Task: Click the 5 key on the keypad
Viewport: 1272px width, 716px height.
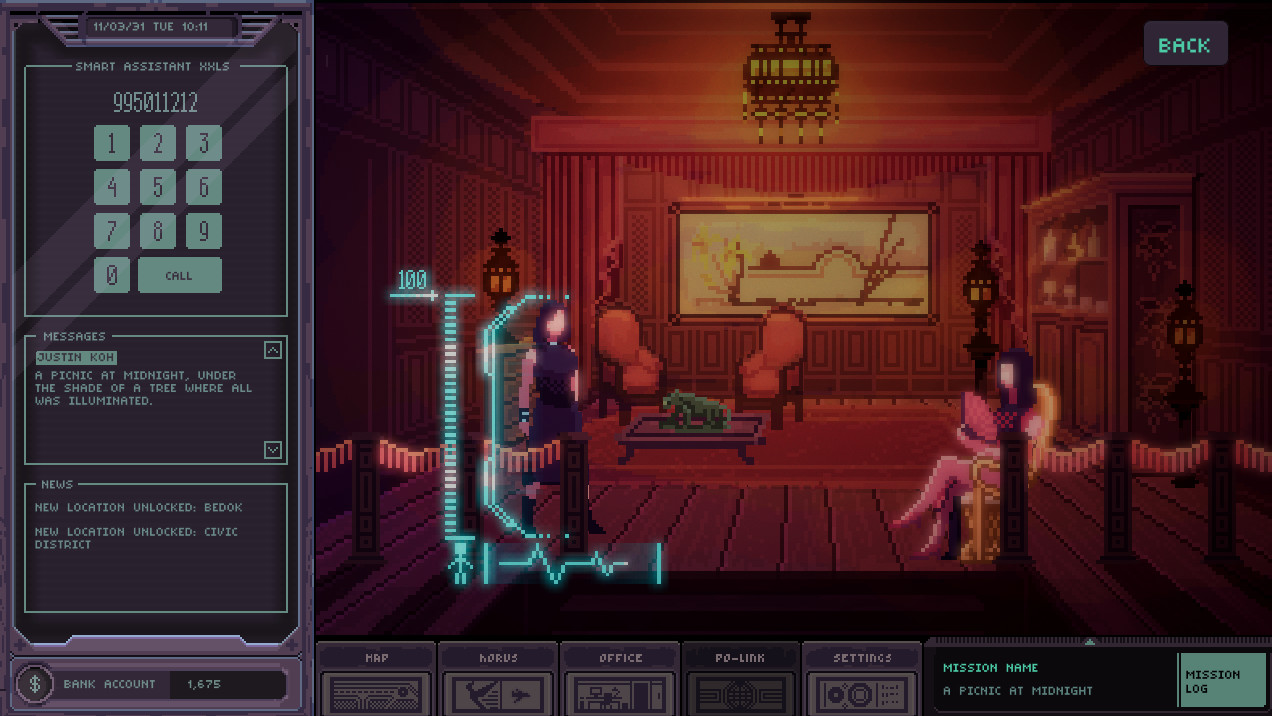Action: 158,187
